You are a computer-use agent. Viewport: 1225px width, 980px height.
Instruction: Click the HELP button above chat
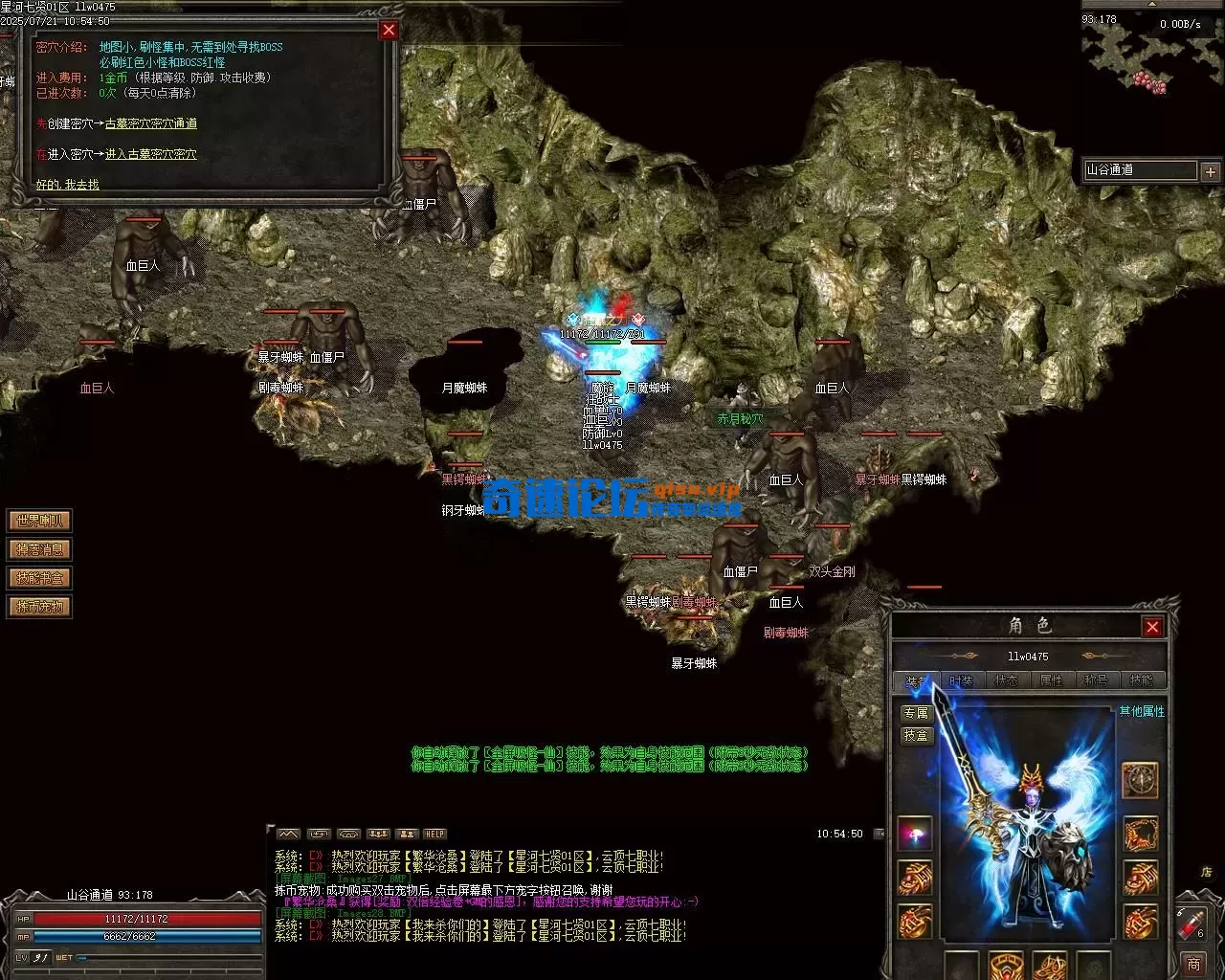[435, 834]
